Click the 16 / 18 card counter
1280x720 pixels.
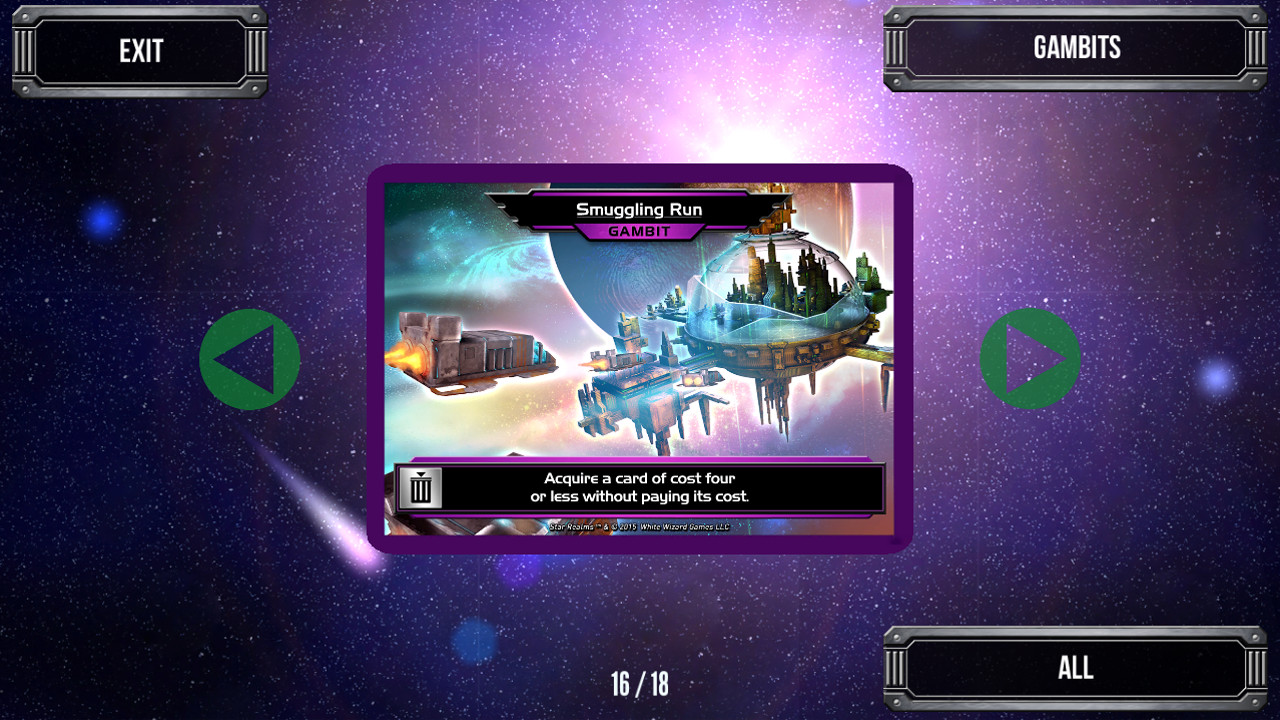(x=640, y=685)
